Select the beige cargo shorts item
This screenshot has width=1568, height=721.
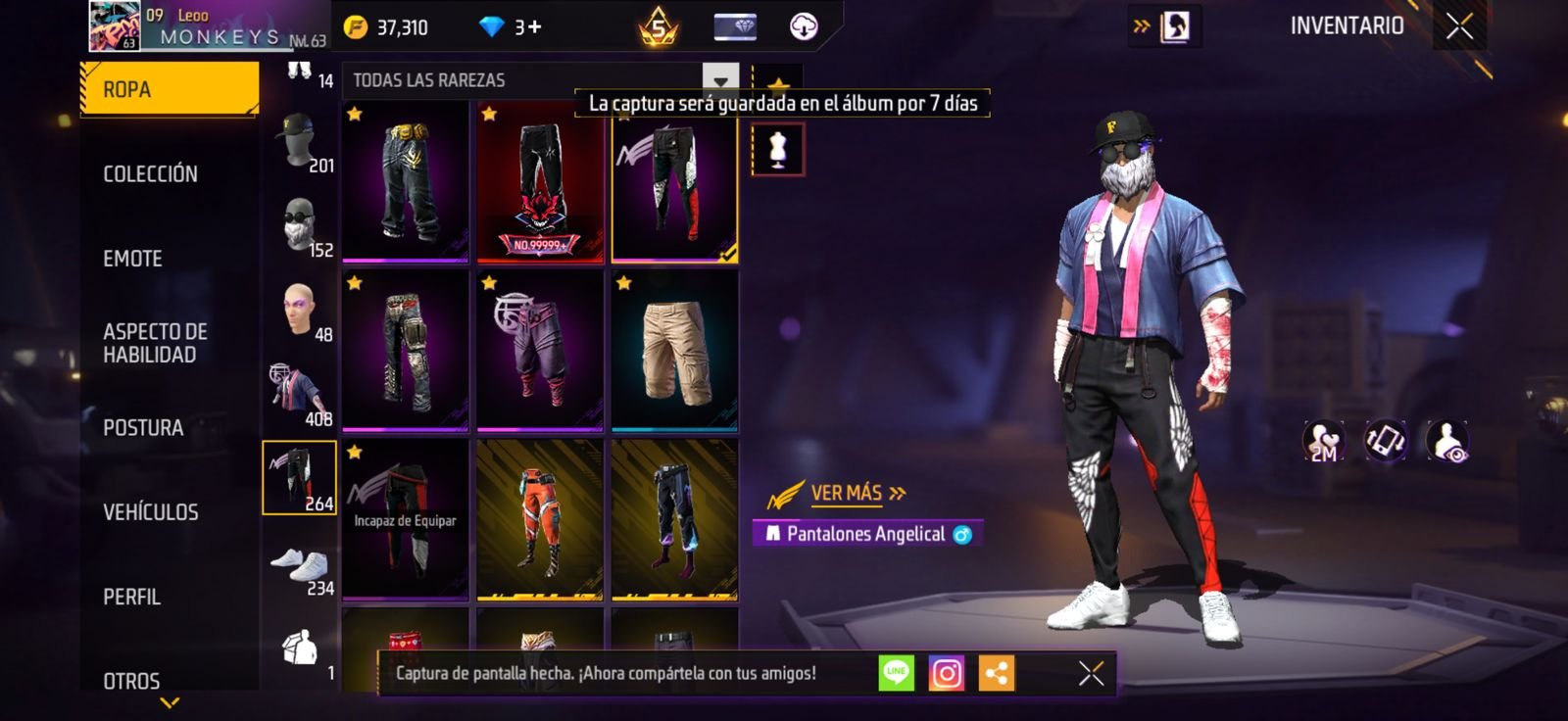(674, 351)
